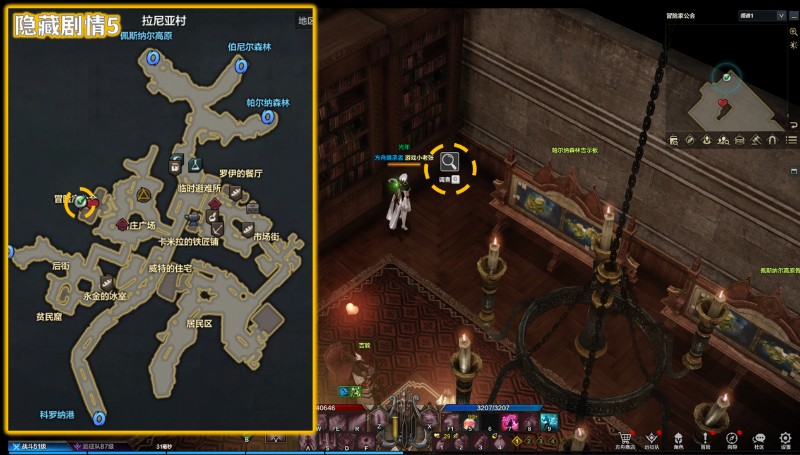Click the 佩斯纳尔高原 portal marker on map
The height and width of the screenshot is (455, 800).
[x=154, y=59]
